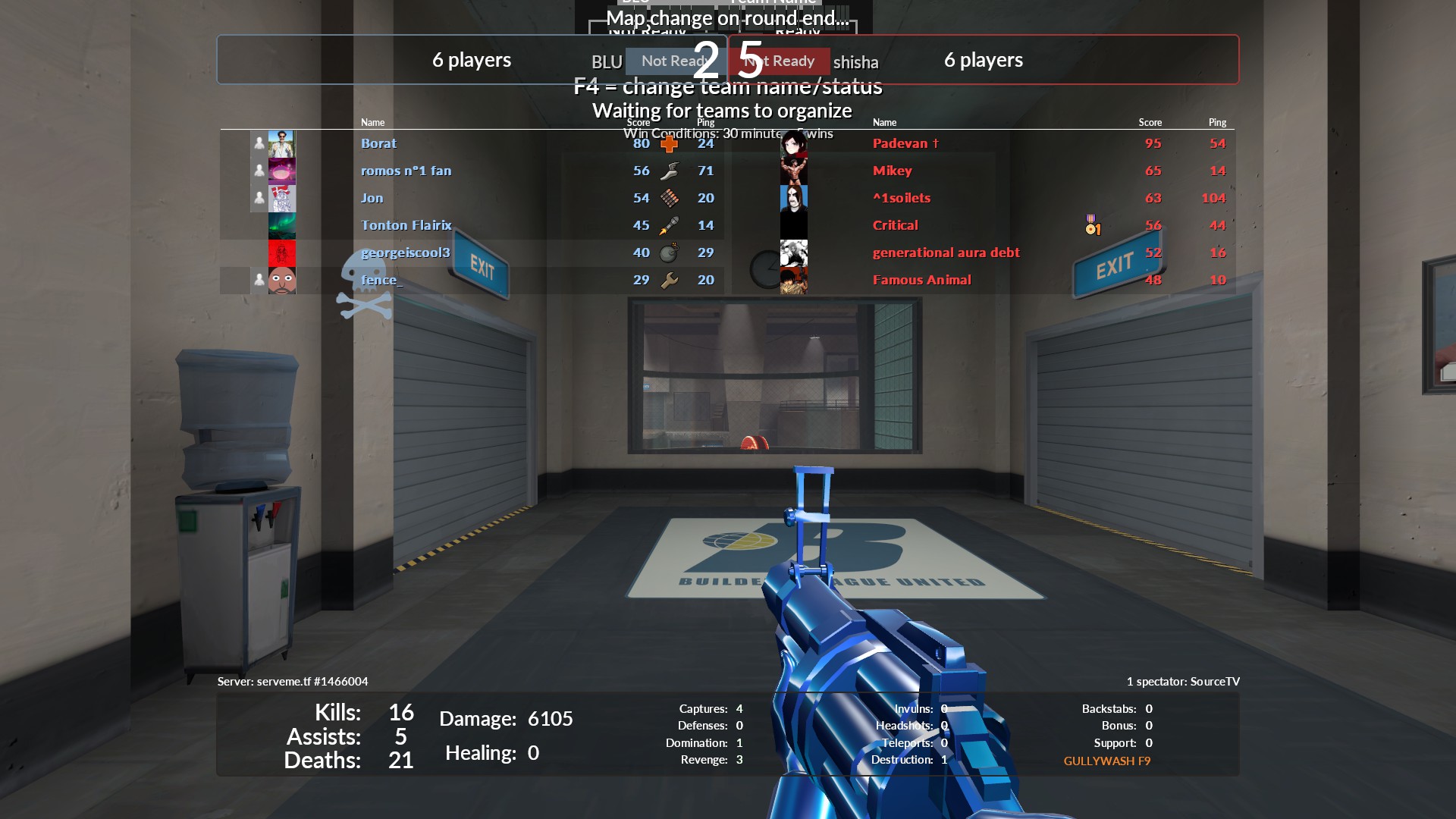Click Jon in the BLU player list
This screenshot has width=1456, height=819.
pos(372,198)
